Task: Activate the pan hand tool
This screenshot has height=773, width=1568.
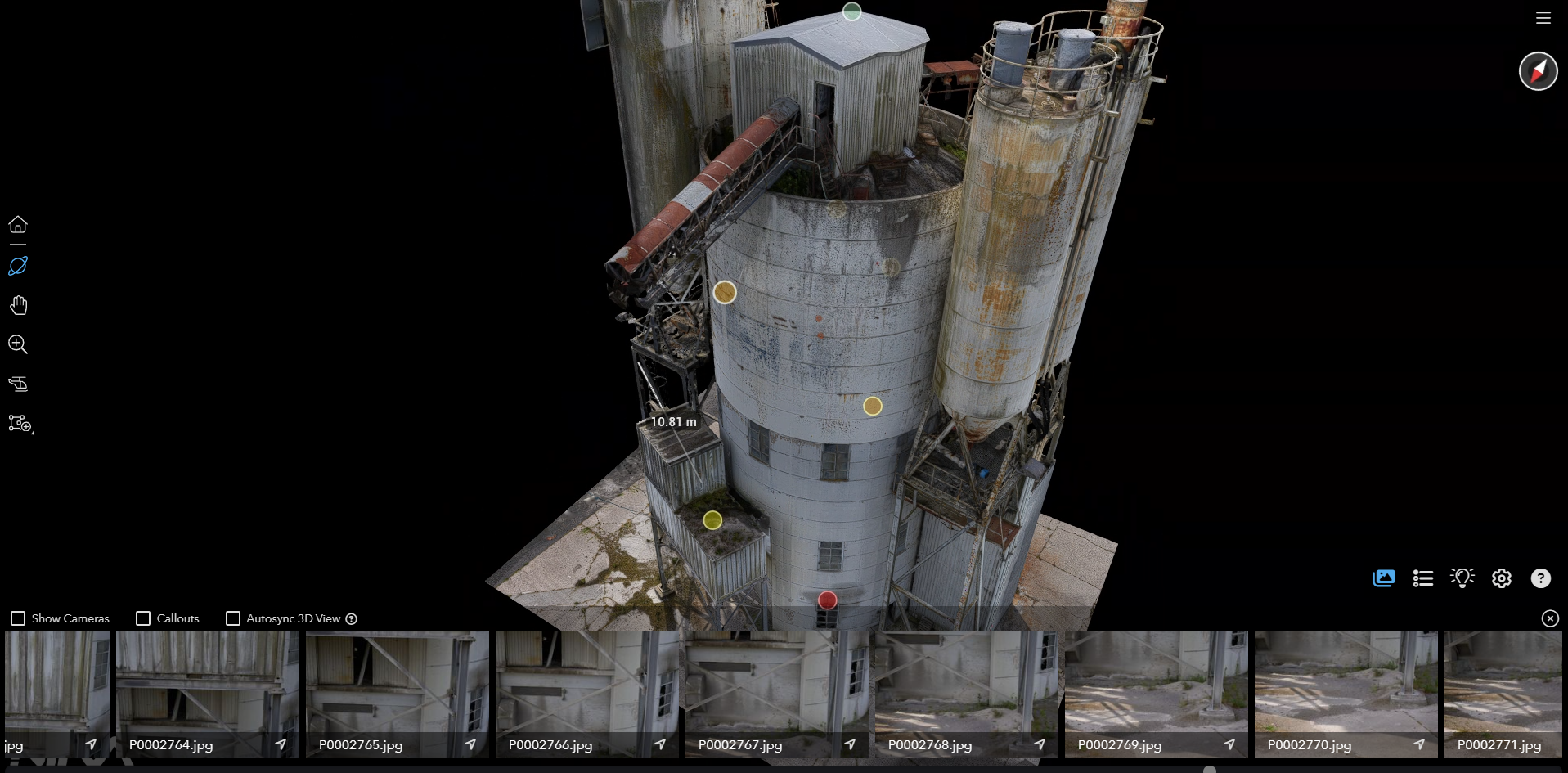Action: (18, 305)
